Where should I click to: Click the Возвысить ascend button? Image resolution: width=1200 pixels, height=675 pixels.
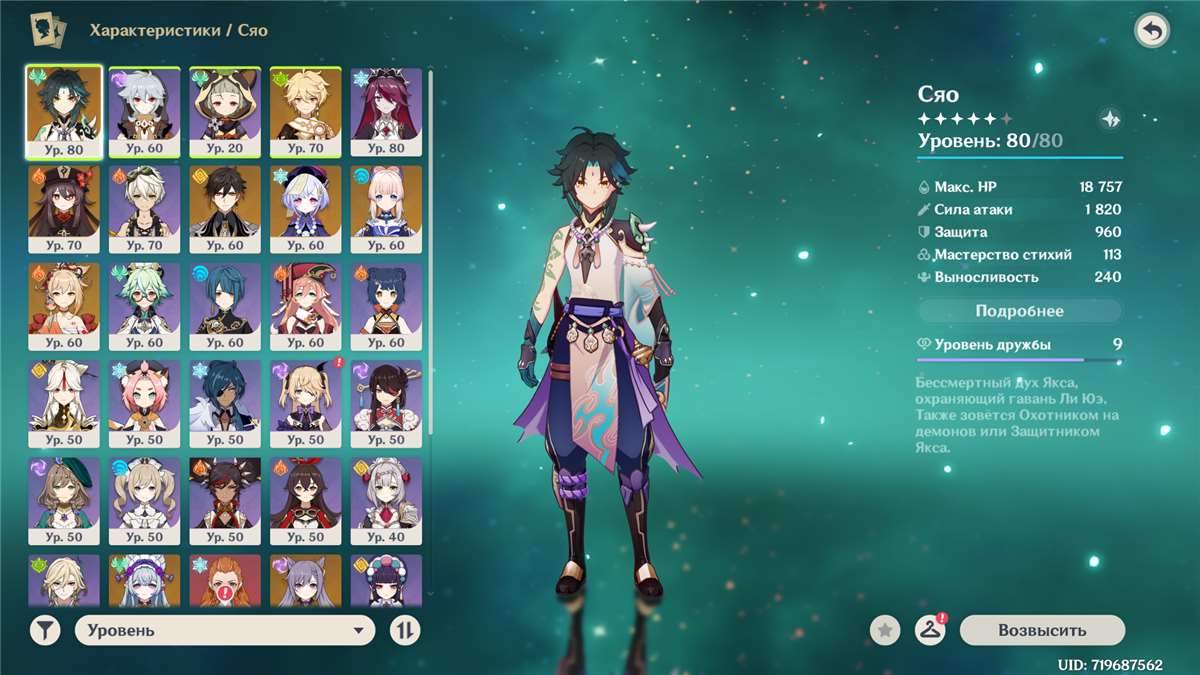click(1041, 630)
